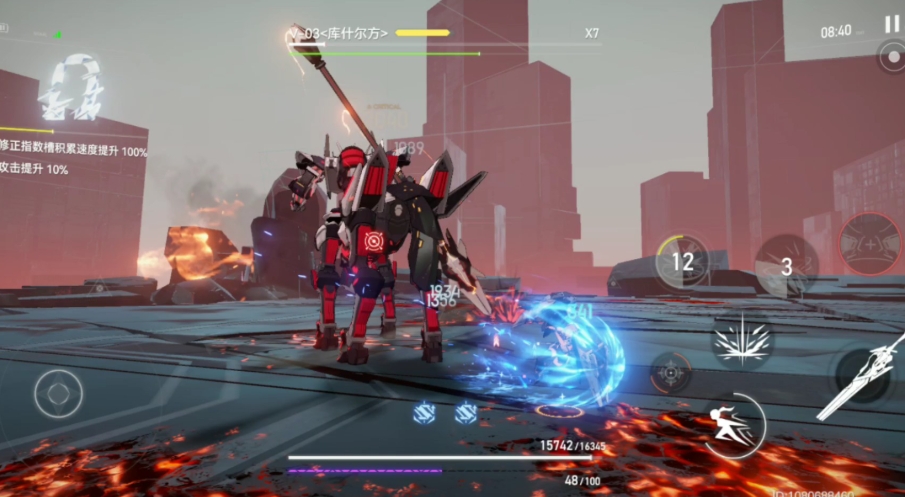Trigger the red circular ultimate skill

click(x=869, y=245)
